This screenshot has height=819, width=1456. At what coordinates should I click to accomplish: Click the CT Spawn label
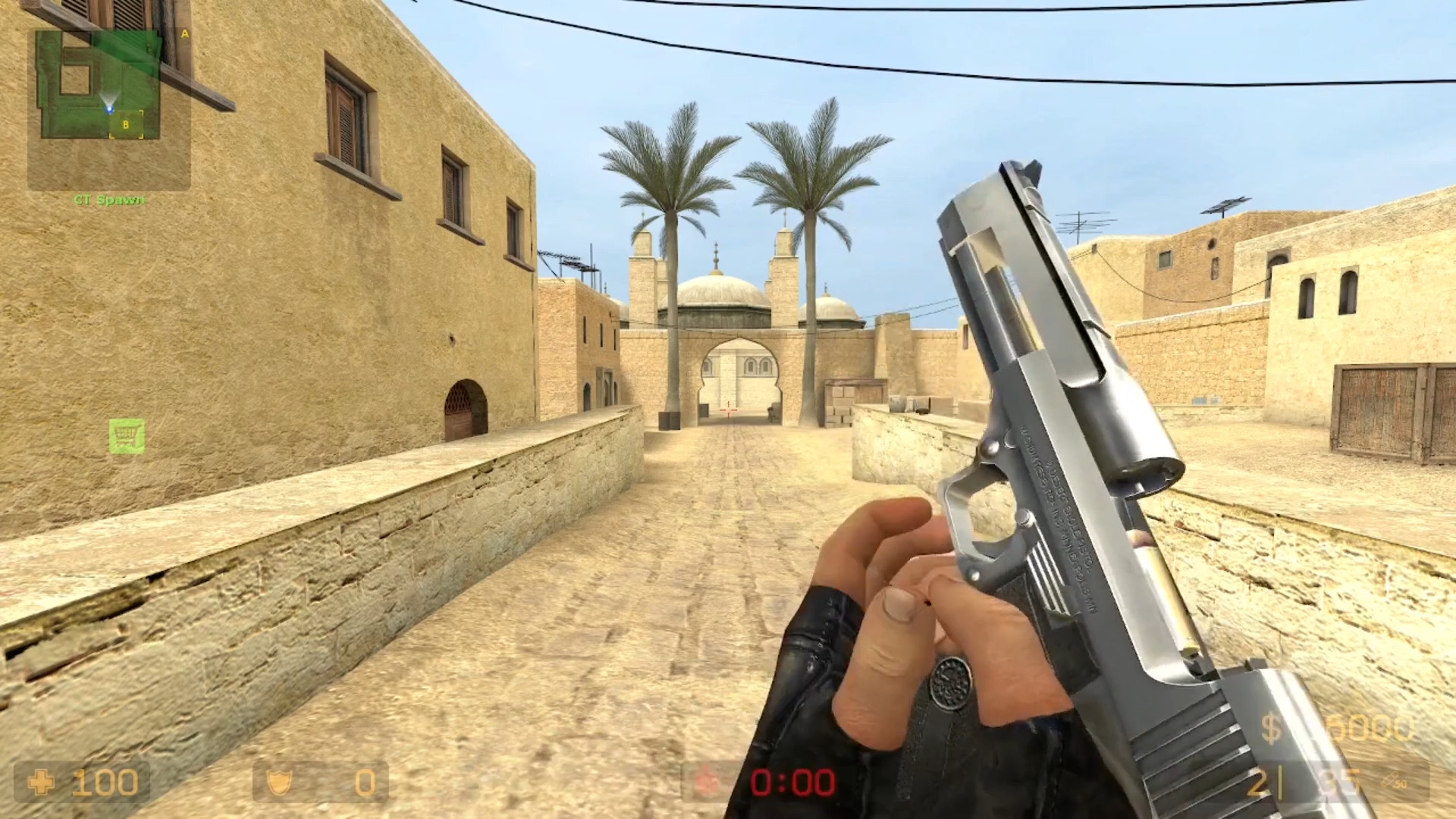point(109,199)
